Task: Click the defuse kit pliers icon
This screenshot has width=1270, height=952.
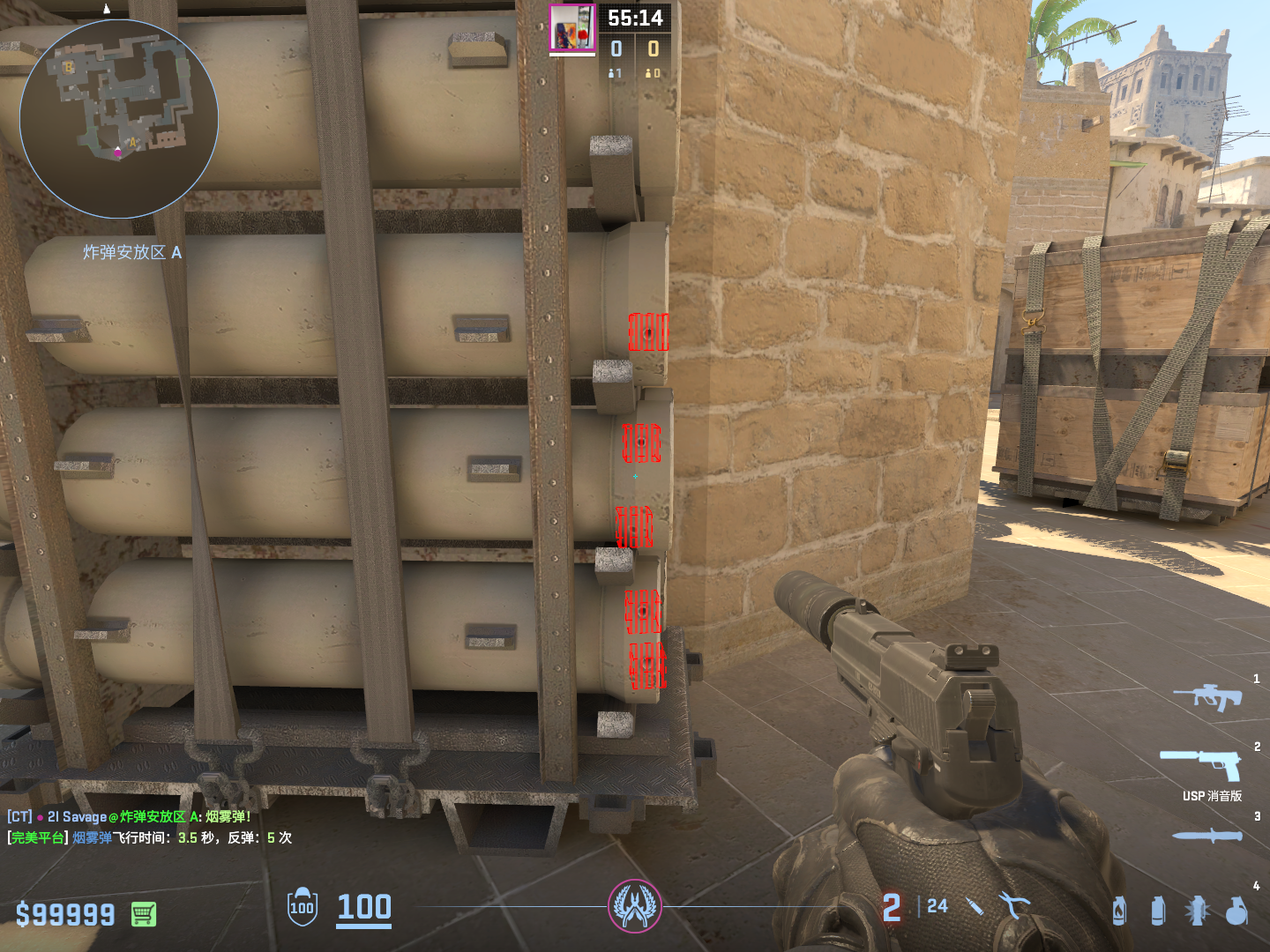Action: 1013,905
